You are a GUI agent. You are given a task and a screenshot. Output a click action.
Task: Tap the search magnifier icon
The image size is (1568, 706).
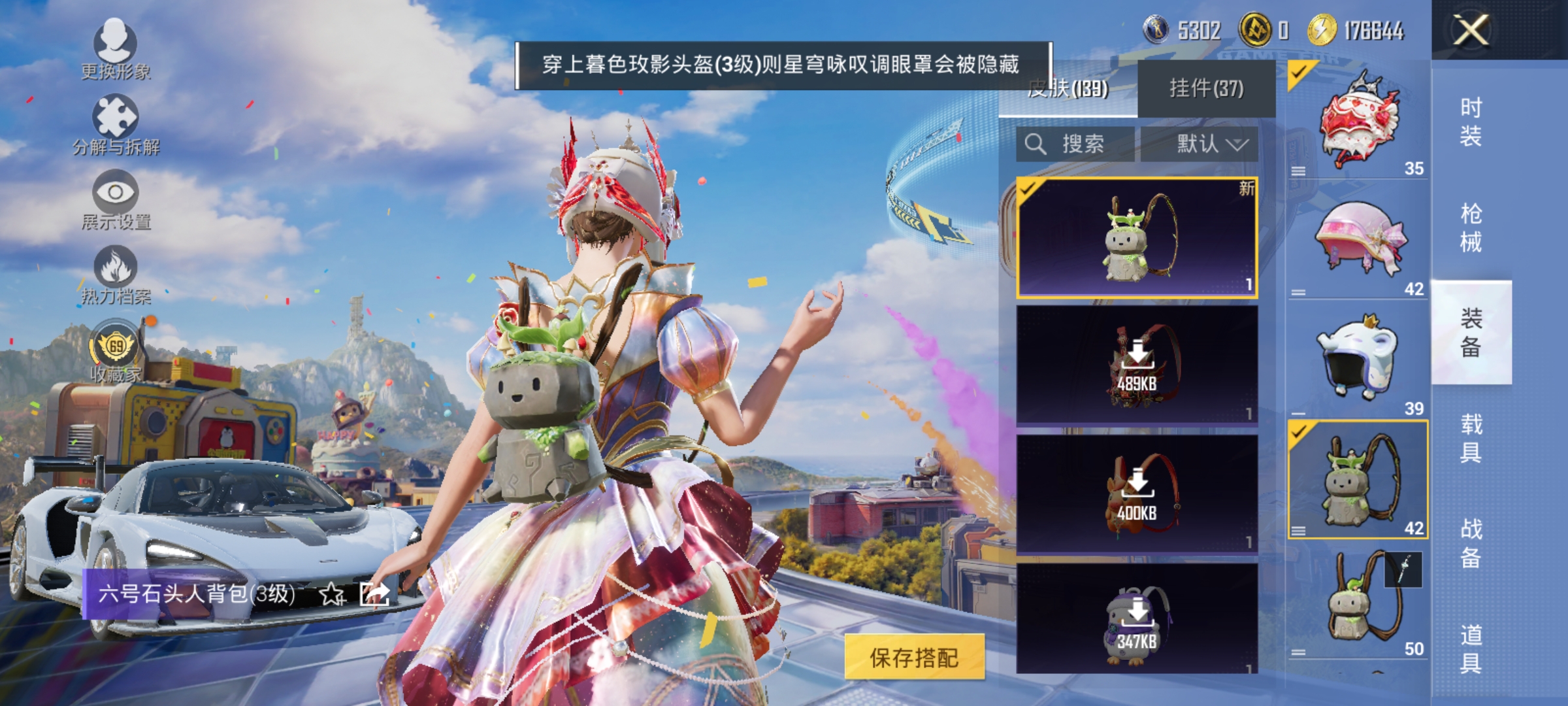1036,145
